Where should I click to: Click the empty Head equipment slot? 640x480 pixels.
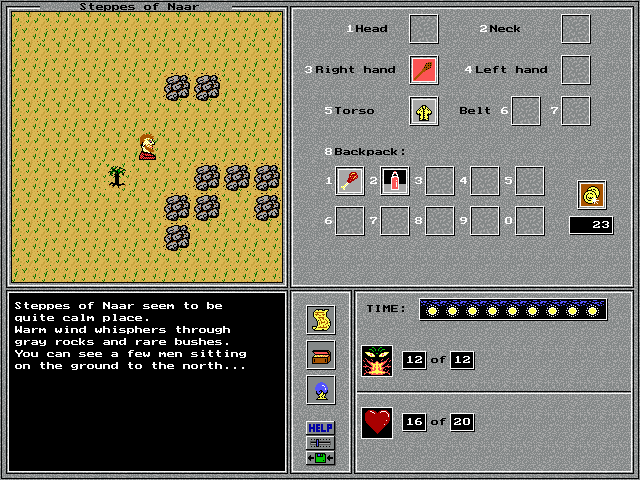(x=424, y=29)
